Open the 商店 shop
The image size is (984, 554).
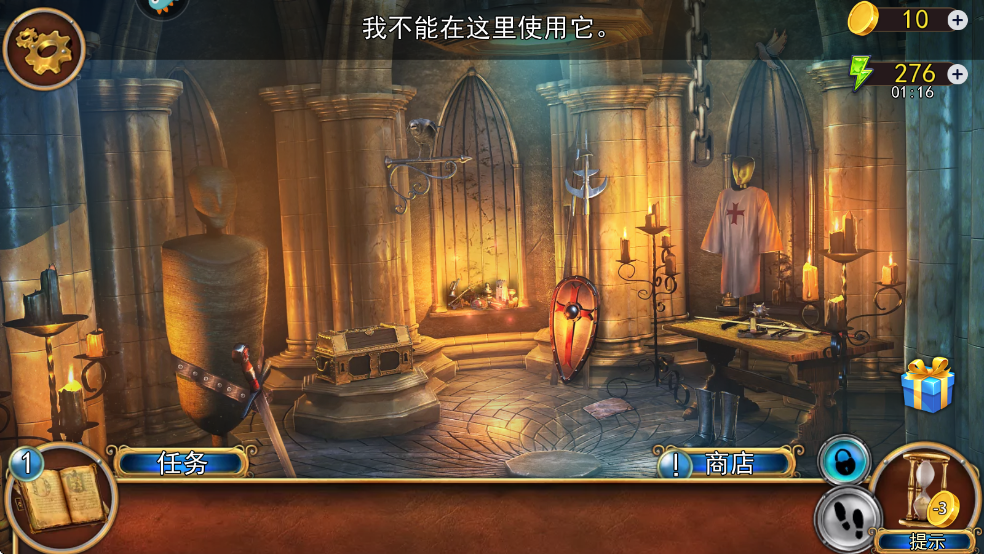(728, 464)
